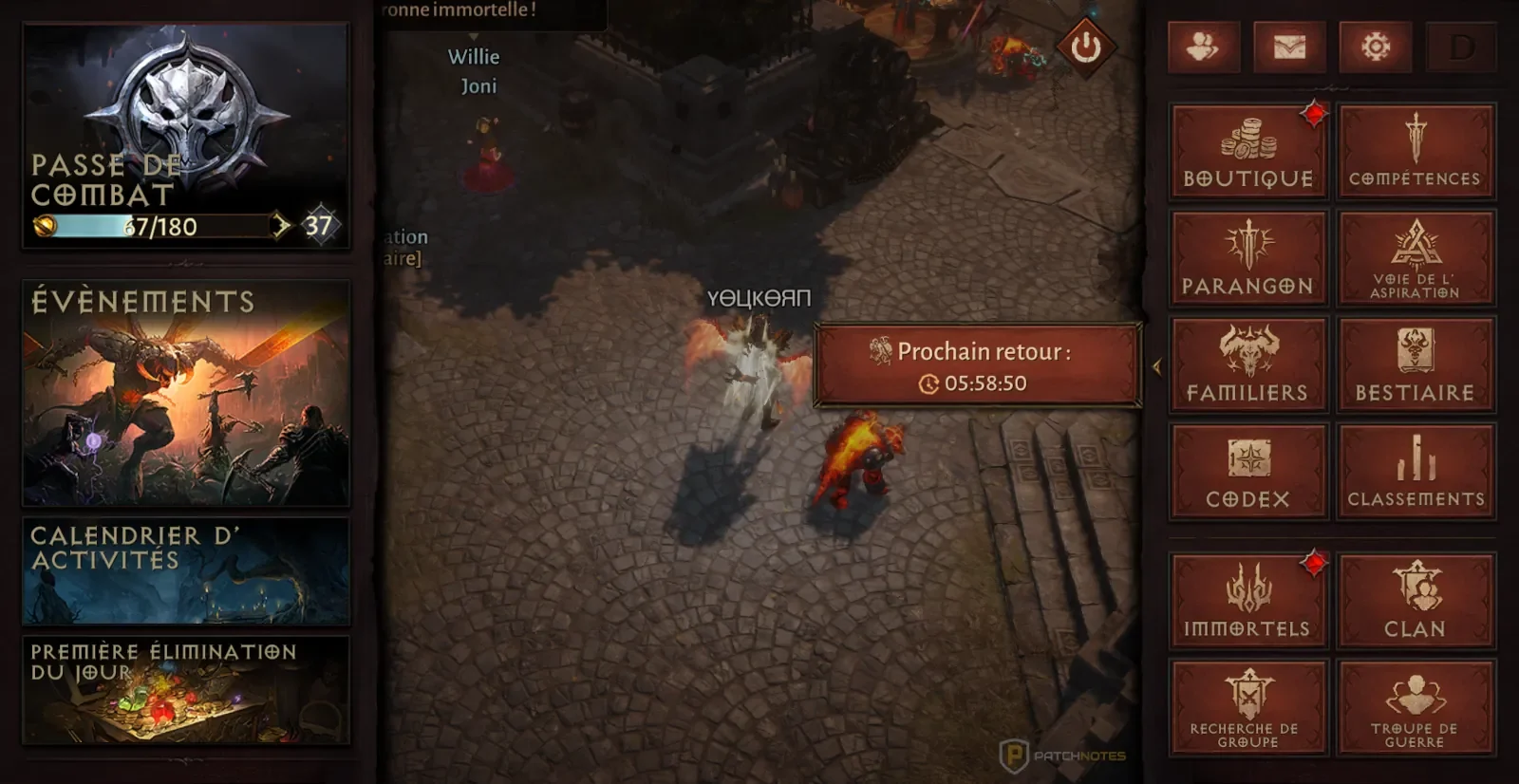Screen dimensions: 1519x784
Task: Open the Boutique shop
Action: 1247,152
